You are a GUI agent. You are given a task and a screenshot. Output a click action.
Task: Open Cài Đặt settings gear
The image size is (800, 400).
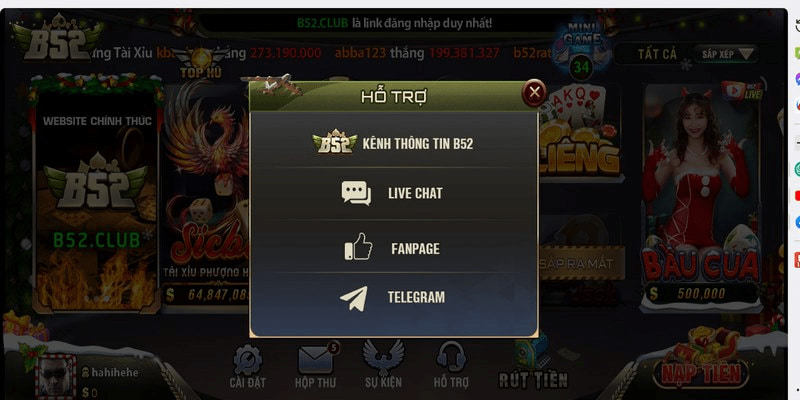[x=247, y=365]
